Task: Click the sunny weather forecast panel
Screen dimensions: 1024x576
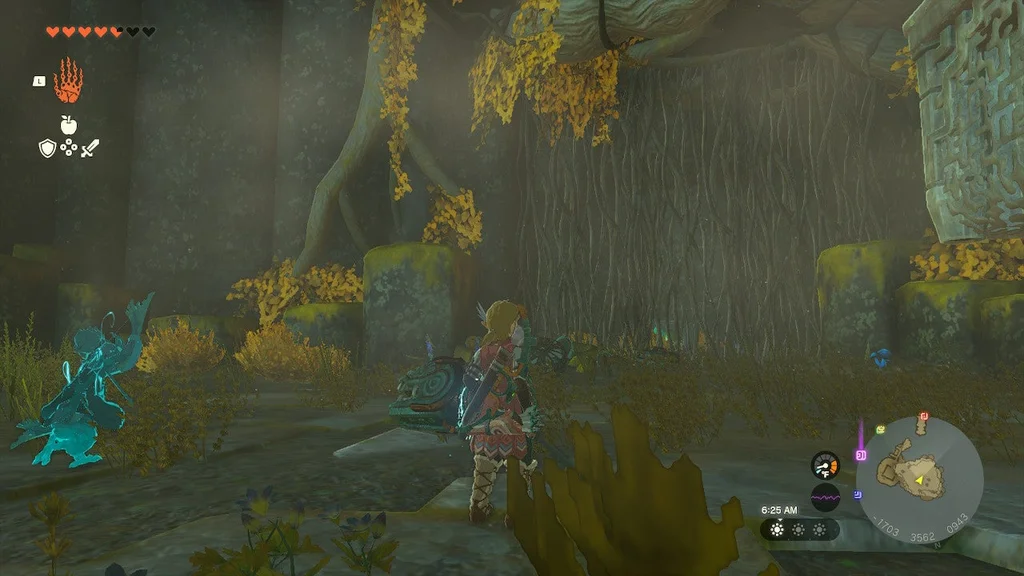Action: coord(799,529)
